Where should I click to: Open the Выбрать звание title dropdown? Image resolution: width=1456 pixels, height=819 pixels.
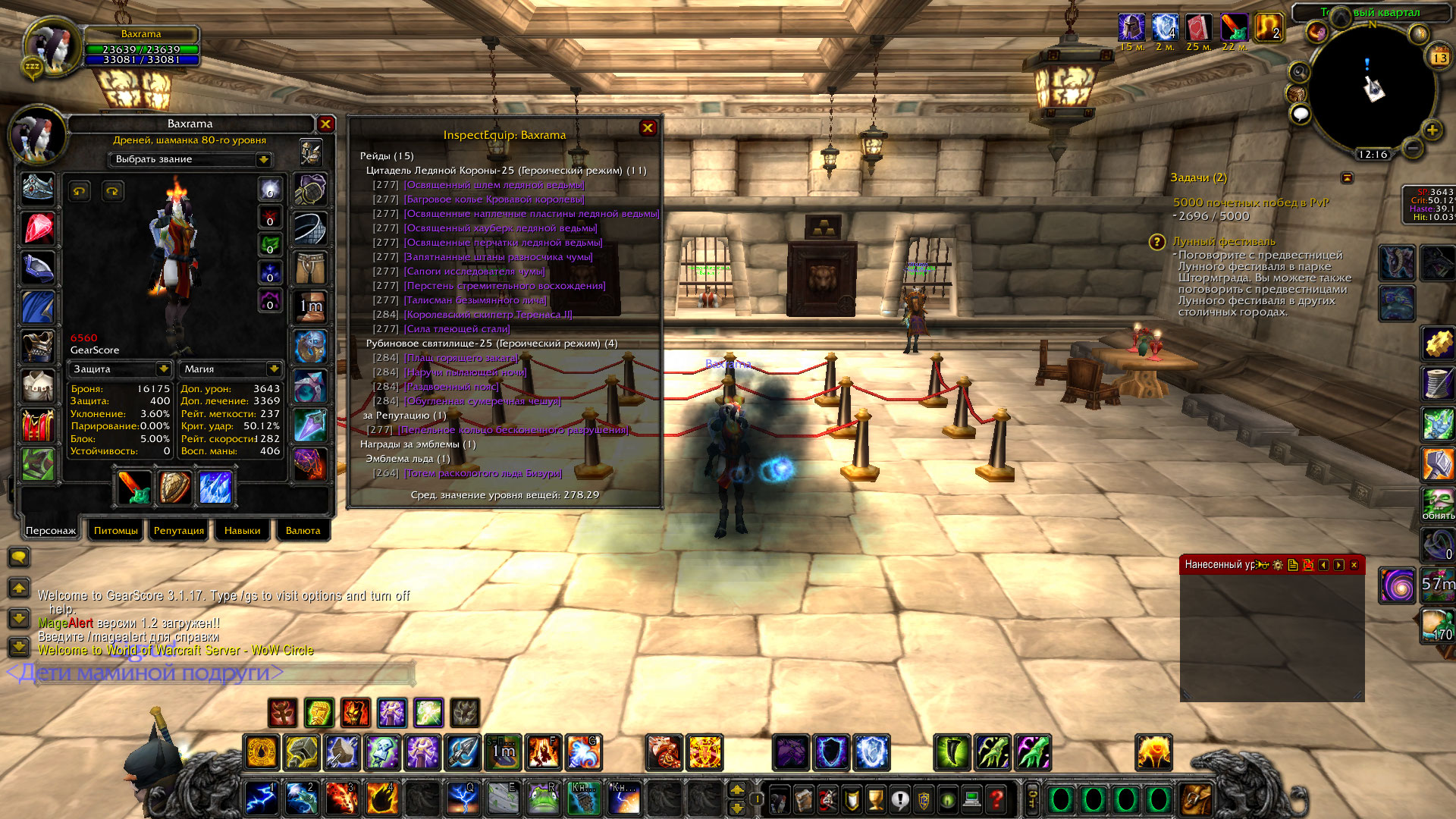pos(263,159)
